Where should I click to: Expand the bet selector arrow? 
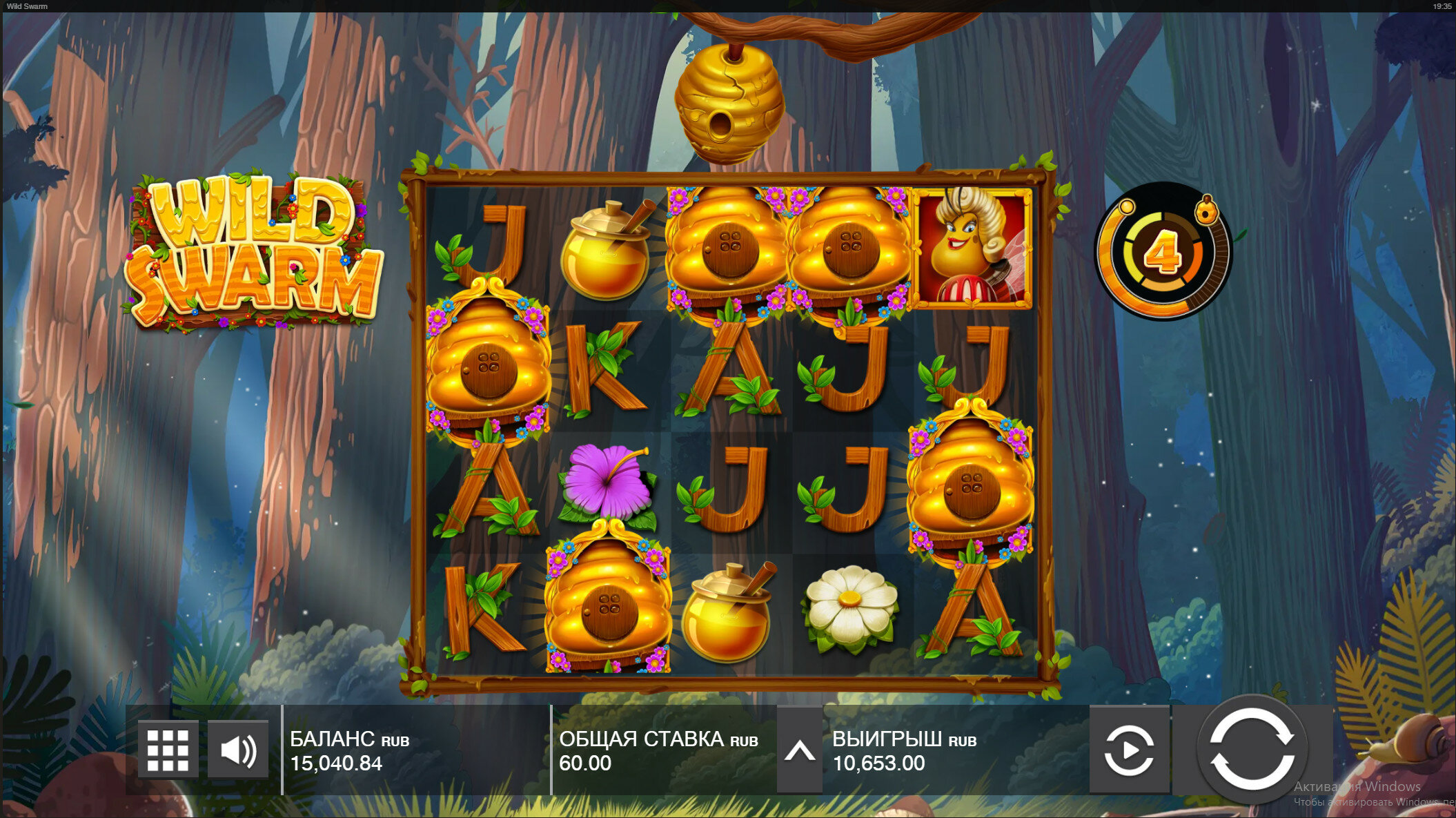click(800, 750)
